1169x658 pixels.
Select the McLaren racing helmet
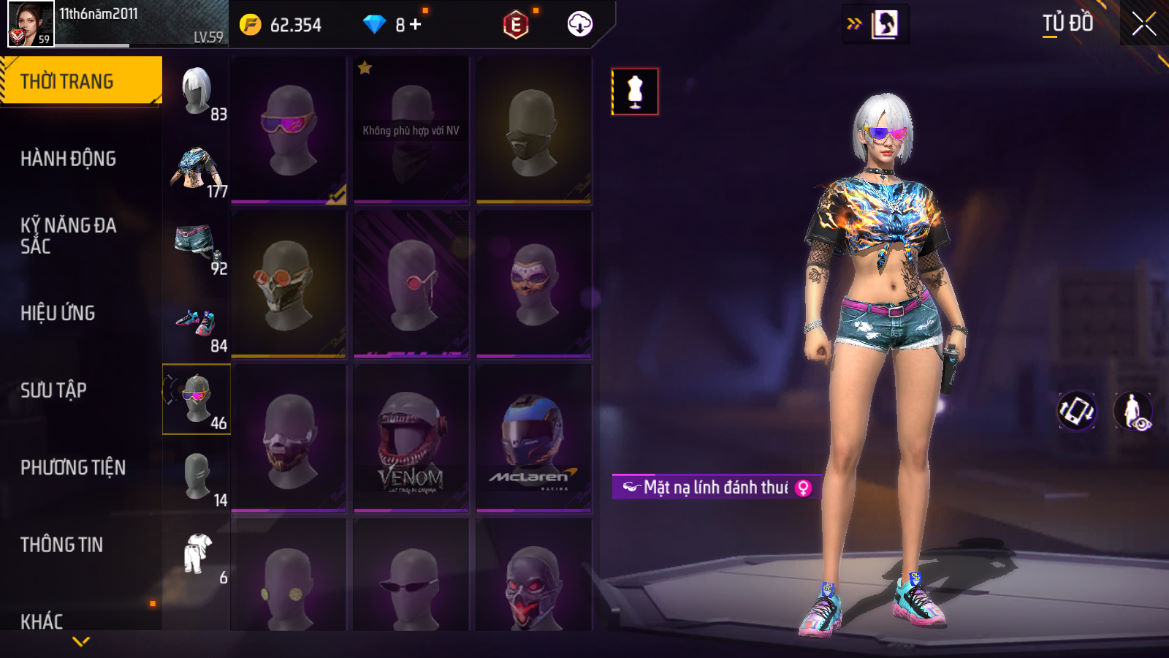point(533,440)
